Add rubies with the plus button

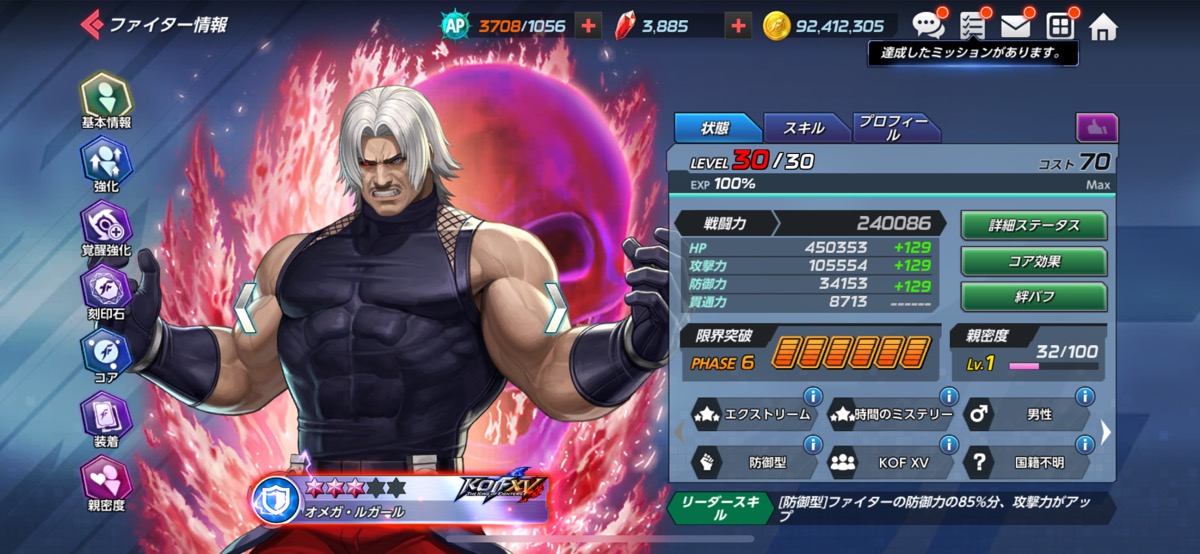pos(738,26)
